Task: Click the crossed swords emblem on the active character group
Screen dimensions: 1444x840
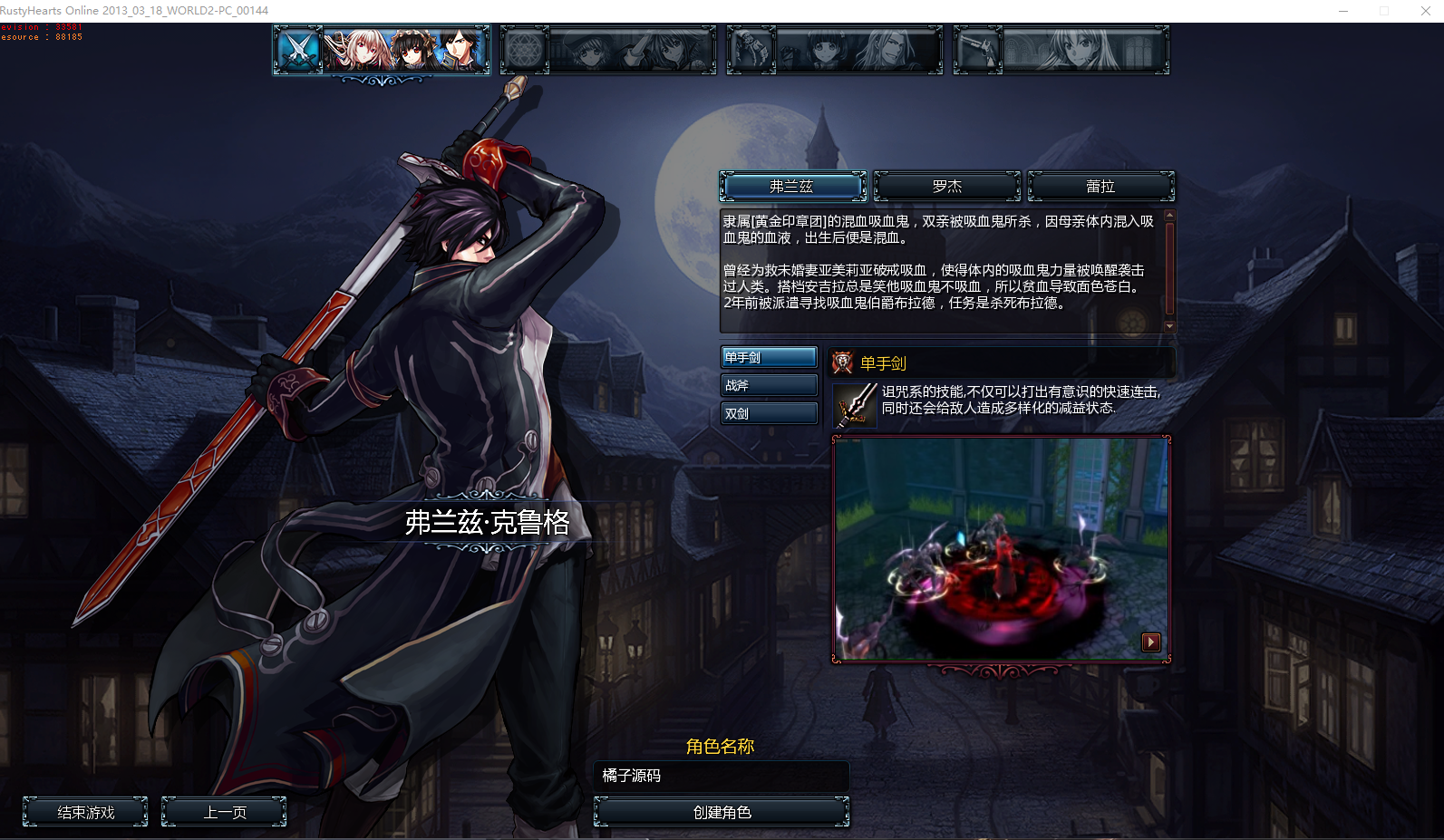Action: (x=296, y=50)
